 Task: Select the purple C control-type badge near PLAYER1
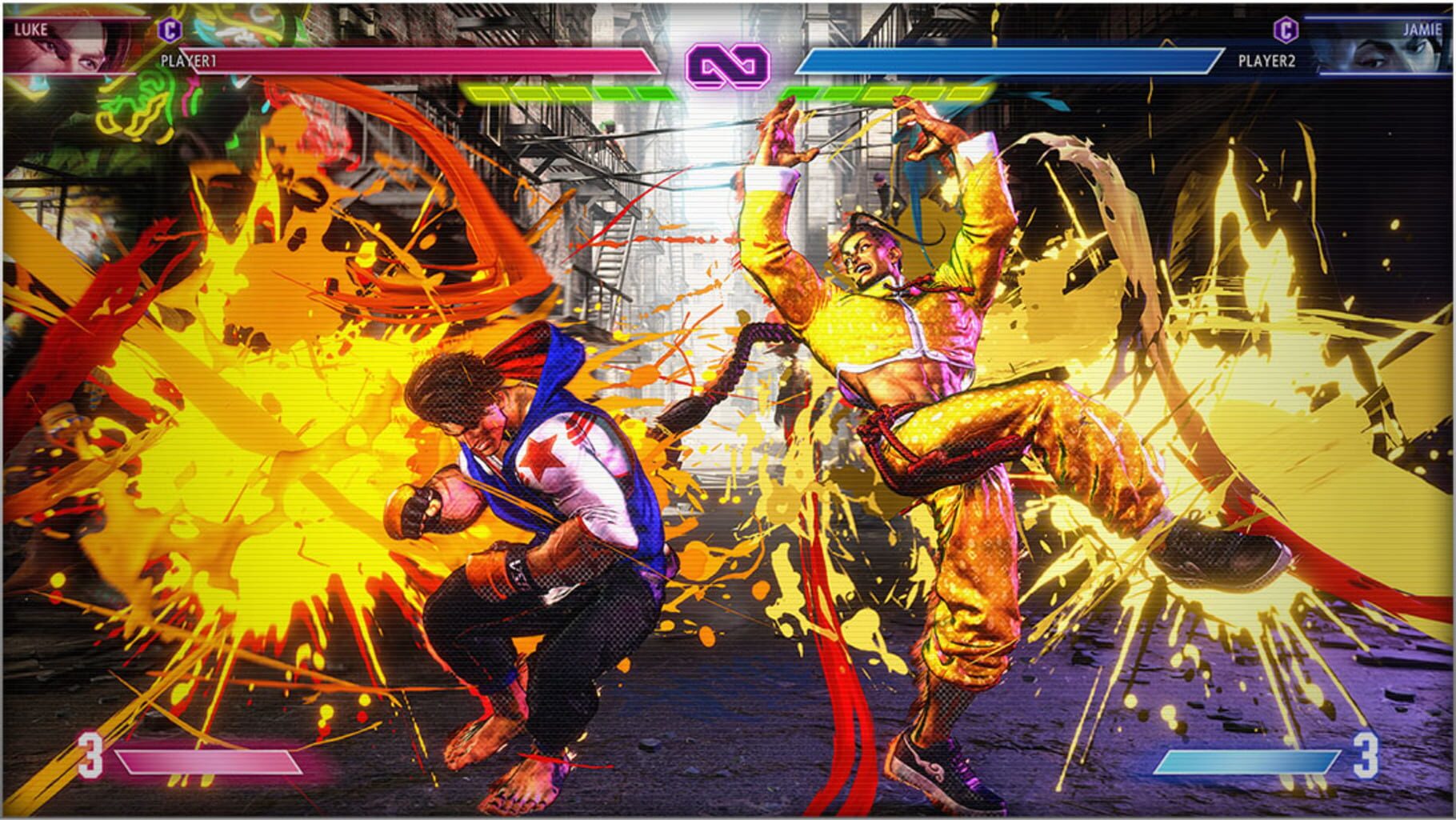point(170,30)
